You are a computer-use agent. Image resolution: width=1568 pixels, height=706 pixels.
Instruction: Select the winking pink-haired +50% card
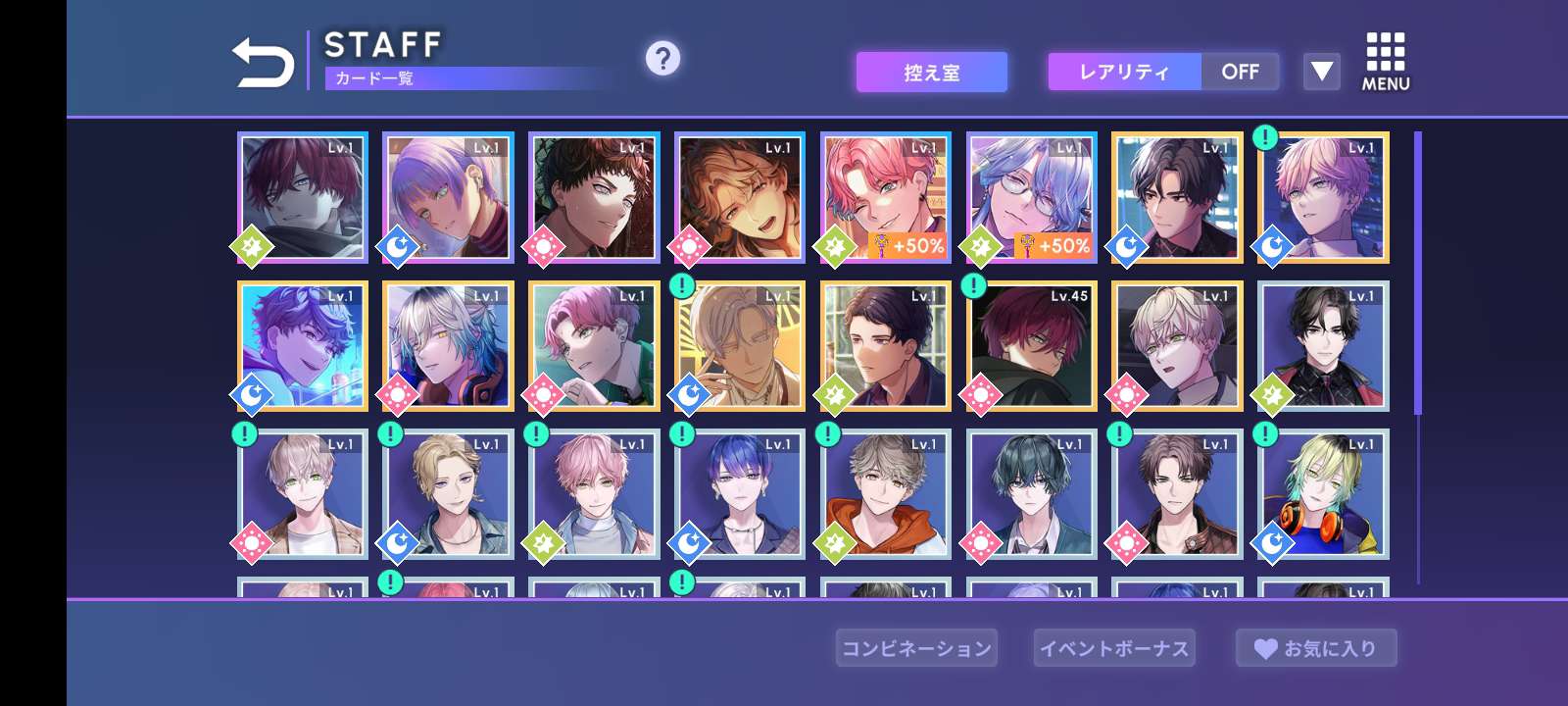tap(885, 198)
